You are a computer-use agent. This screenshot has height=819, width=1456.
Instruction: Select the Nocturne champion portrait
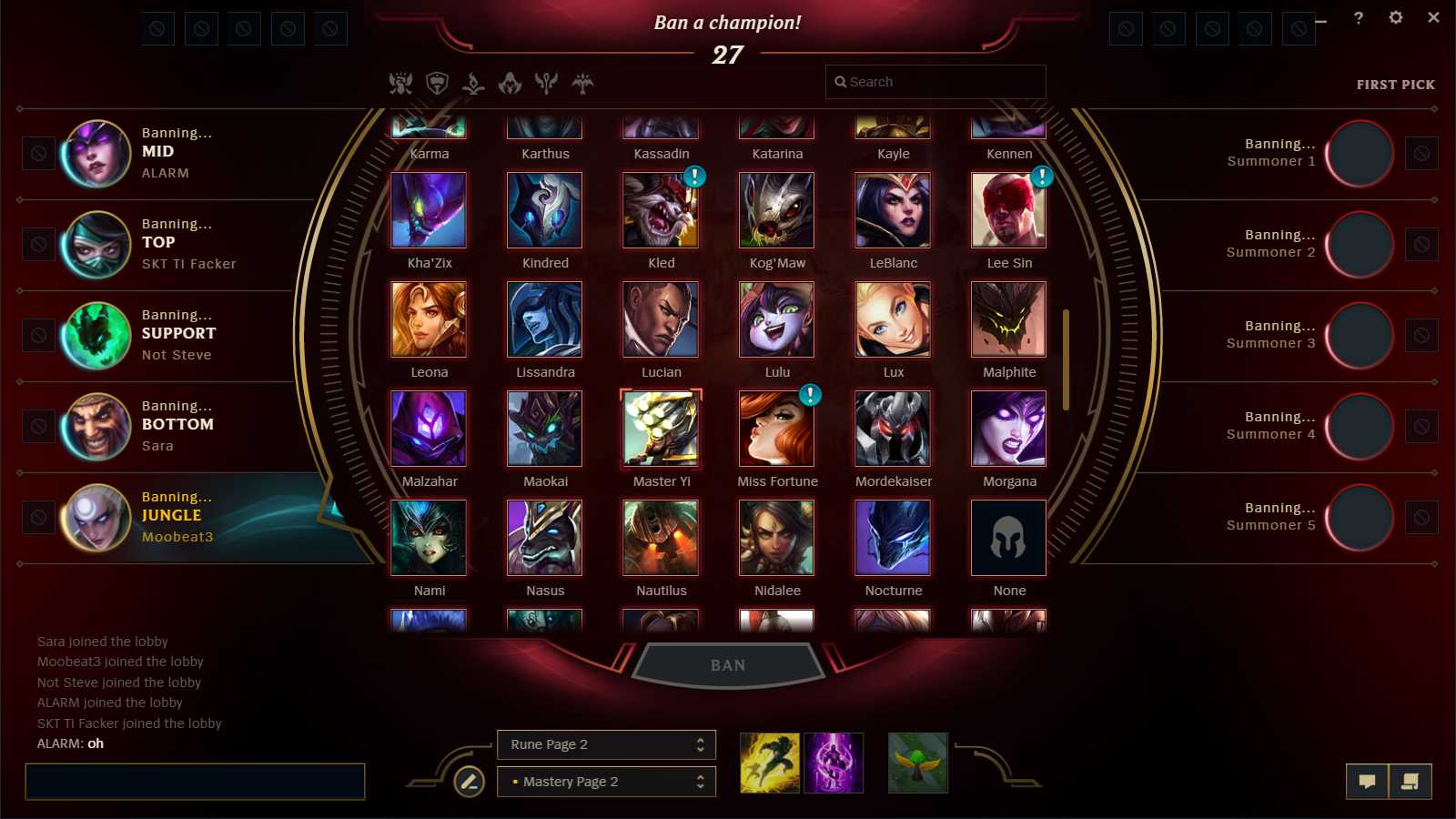tap(893, 538)
